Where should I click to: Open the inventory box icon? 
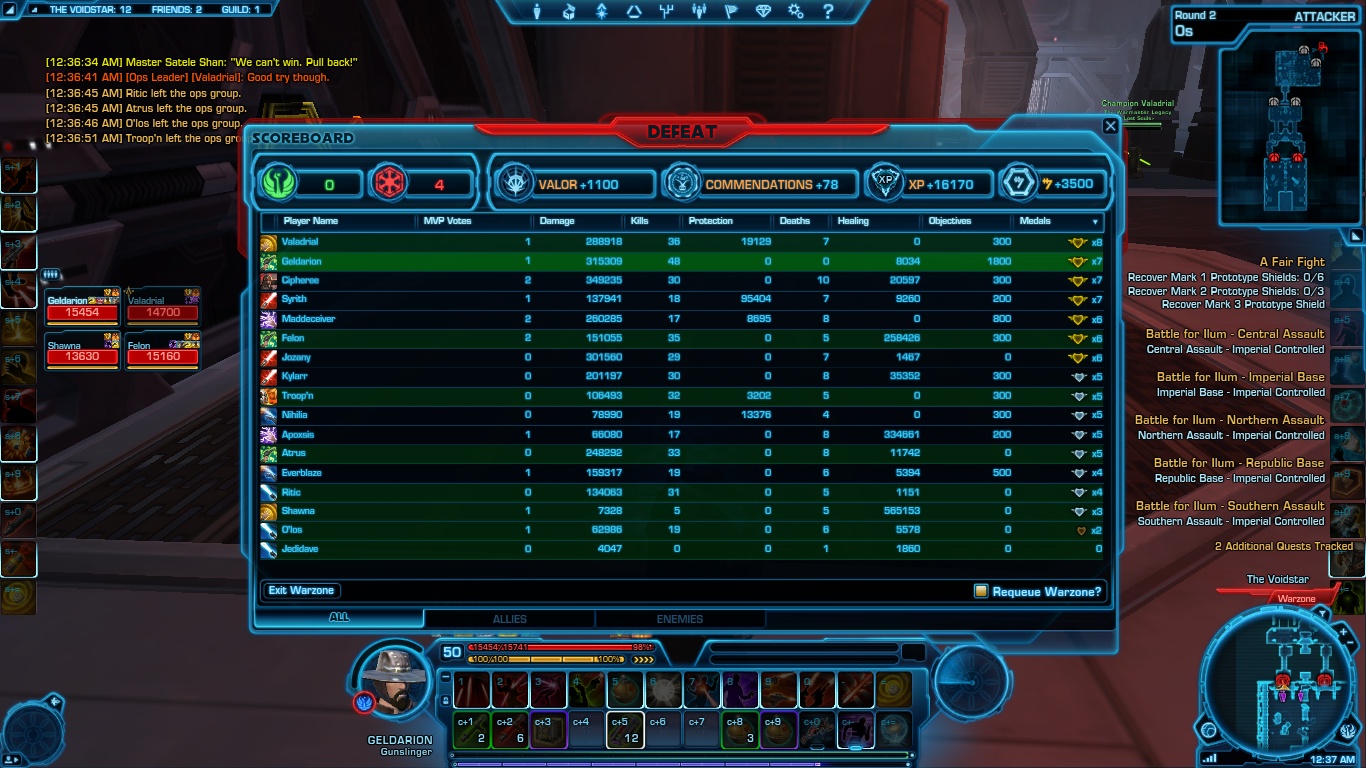click(x=569, y=12)
